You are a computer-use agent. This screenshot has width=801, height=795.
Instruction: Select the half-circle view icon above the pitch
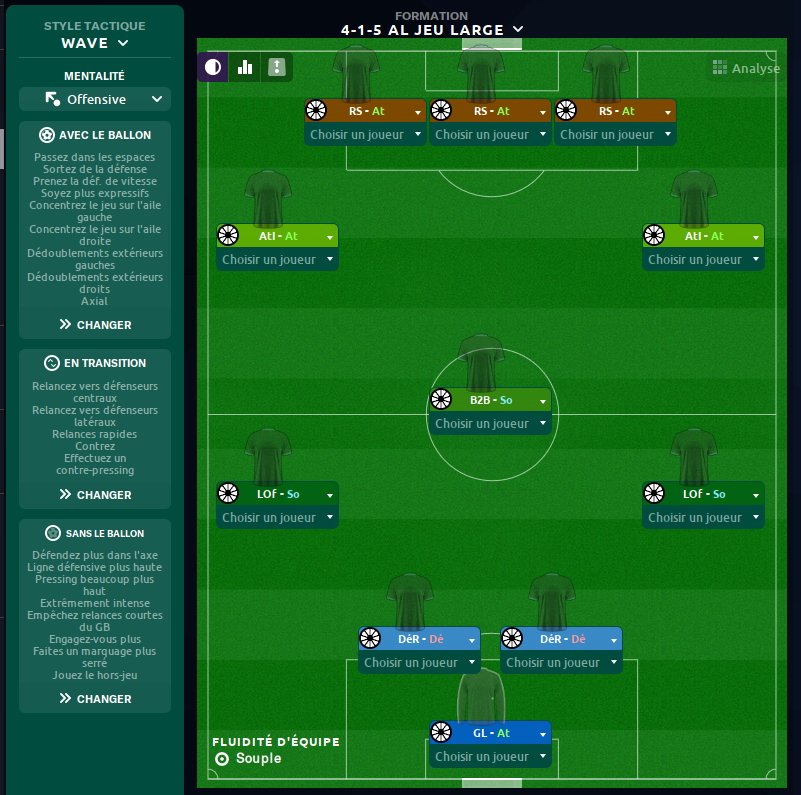[212, 68]
